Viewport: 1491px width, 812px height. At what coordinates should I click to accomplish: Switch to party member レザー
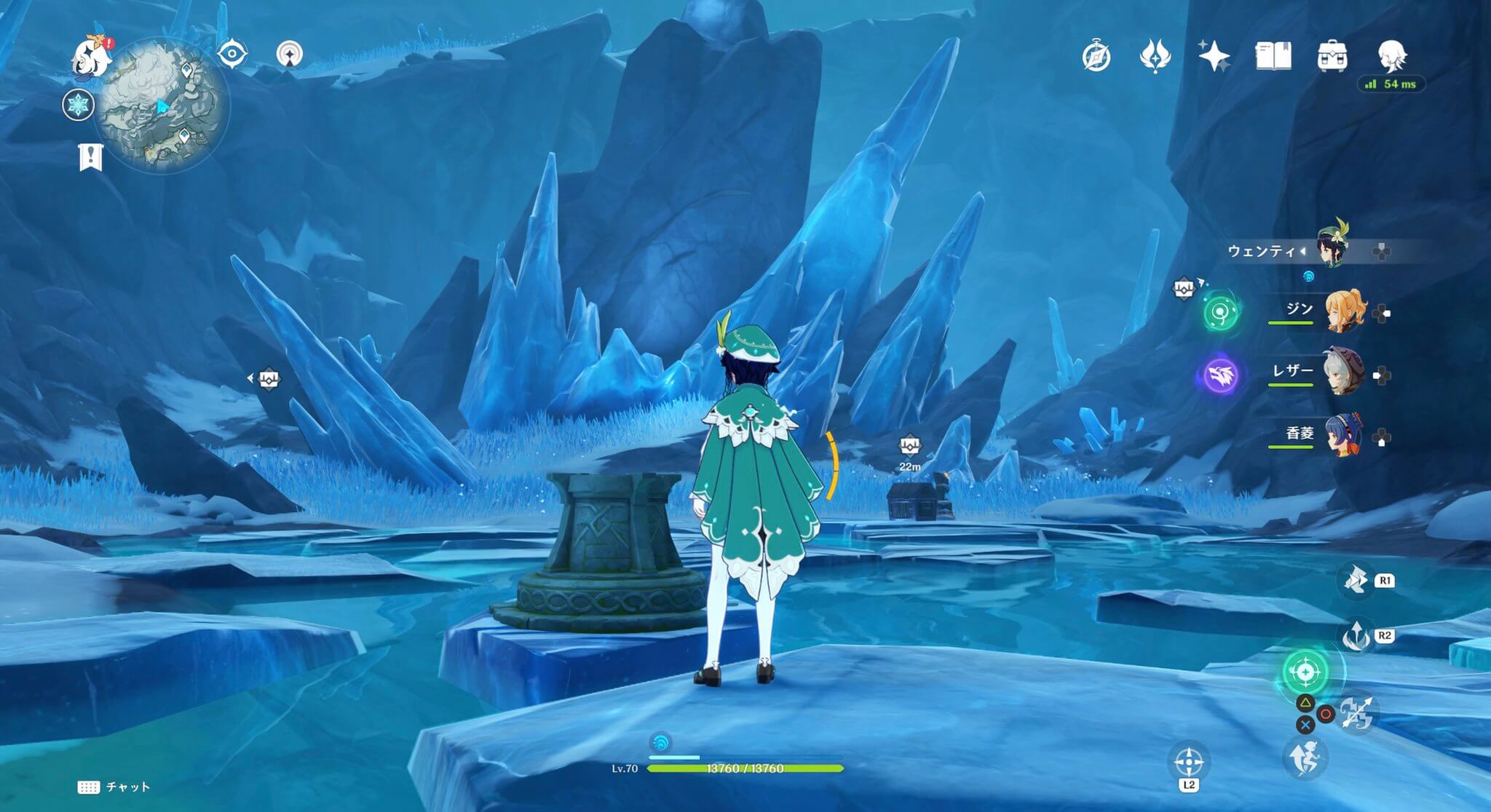click(1342, 373)
